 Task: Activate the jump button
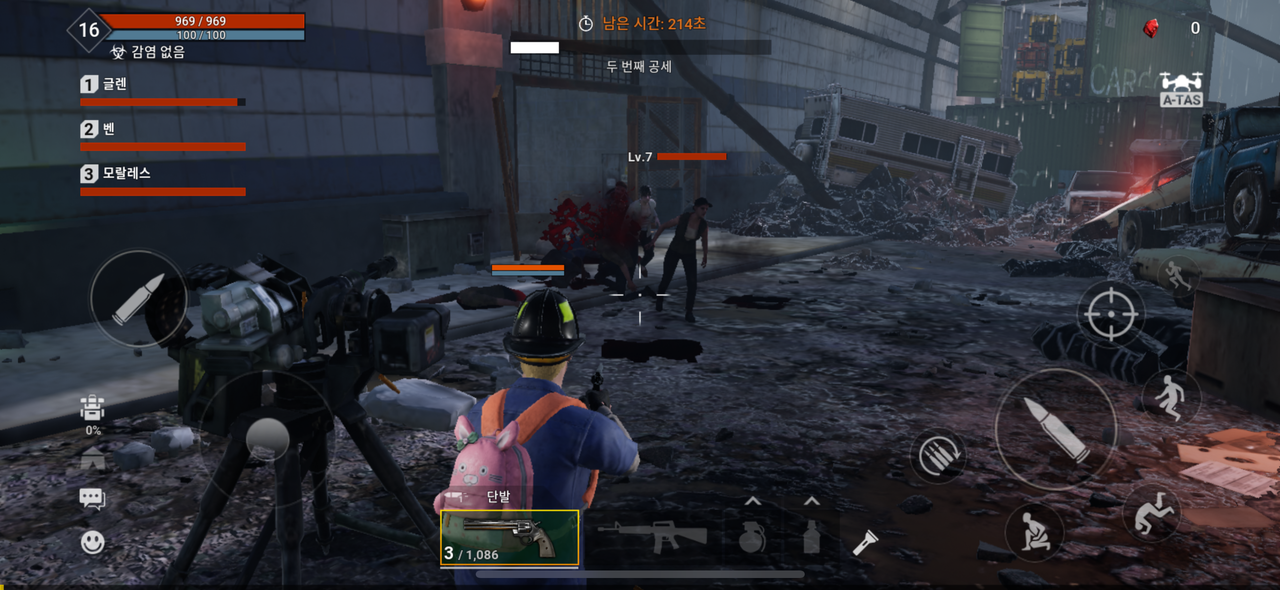1170,397
